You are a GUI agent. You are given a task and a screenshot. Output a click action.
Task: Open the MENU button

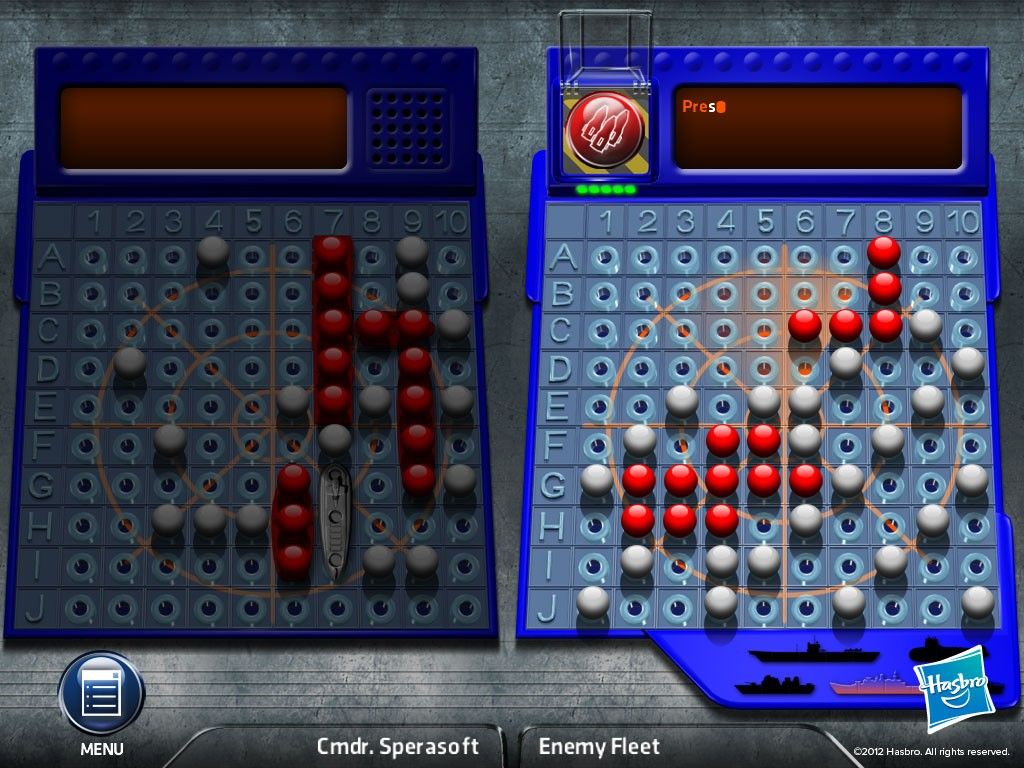click(101, 694)
